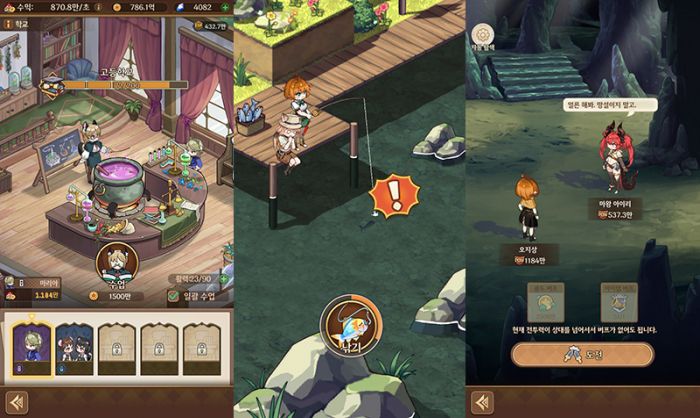Screen dimensions: 700x418
Task: Tap the green plus button beside the currency
Action: (x=225, y=7)
